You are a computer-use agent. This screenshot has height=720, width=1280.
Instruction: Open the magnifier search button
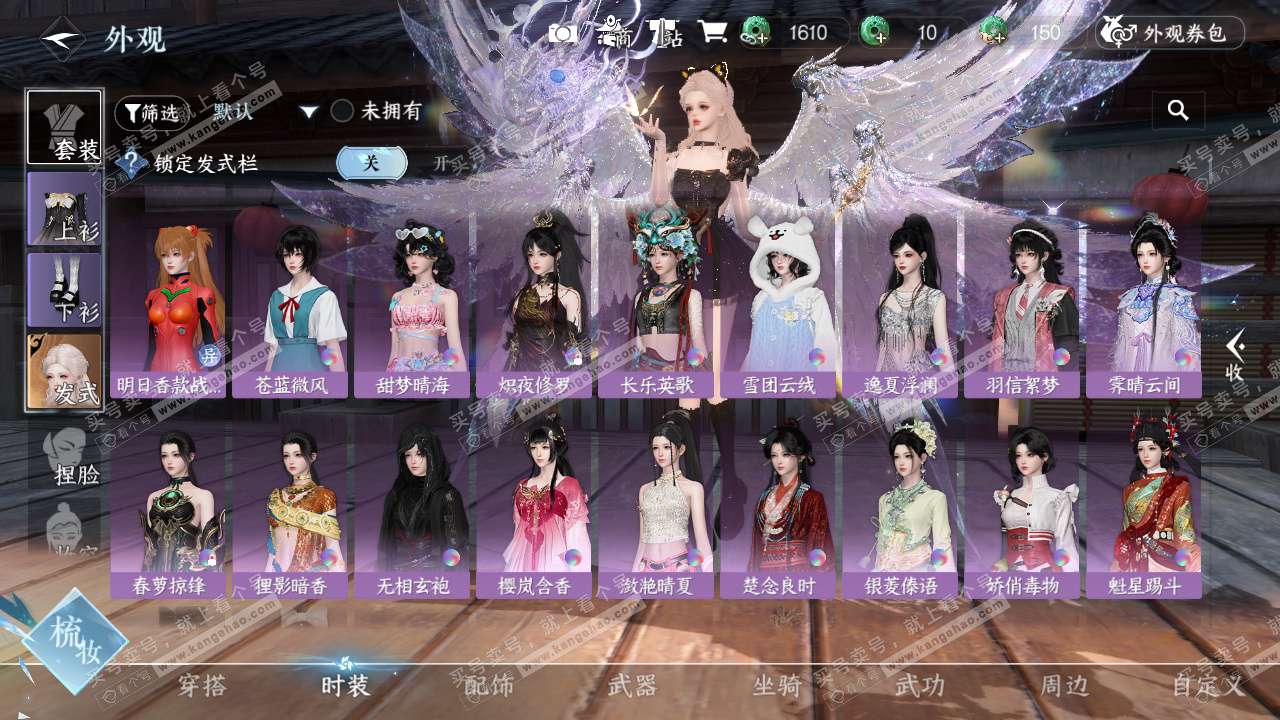coord(1178,111)
